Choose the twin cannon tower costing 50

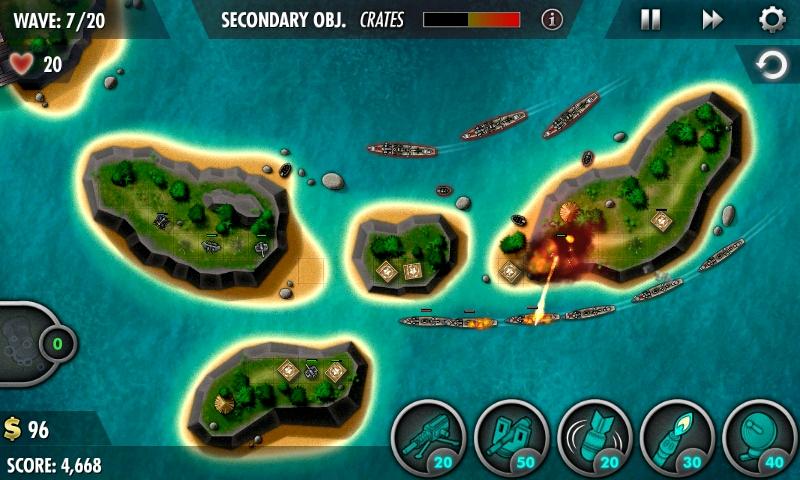(510, 438)
